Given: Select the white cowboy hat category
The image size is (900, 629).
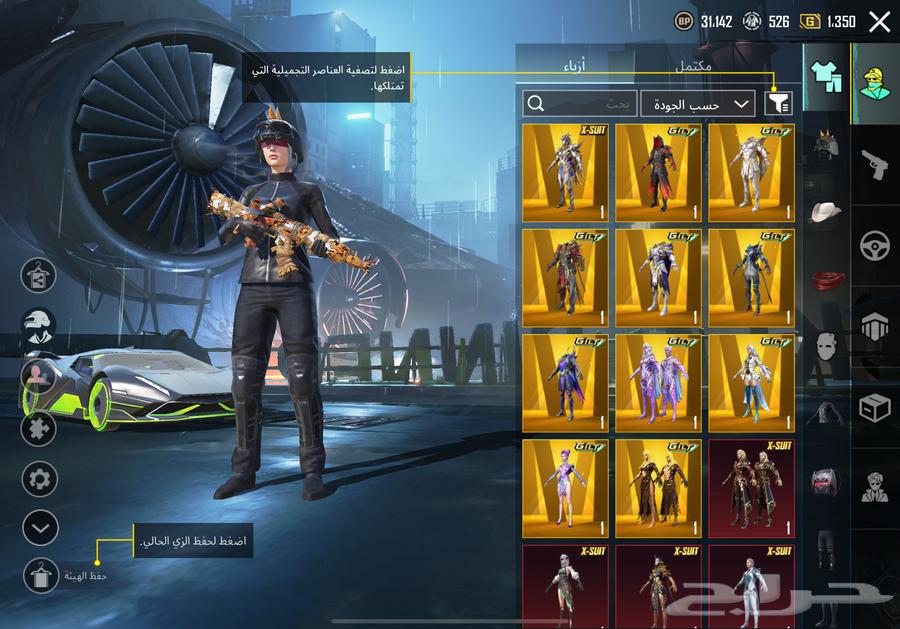Looking at the screenshot, I should pos(826,212).
